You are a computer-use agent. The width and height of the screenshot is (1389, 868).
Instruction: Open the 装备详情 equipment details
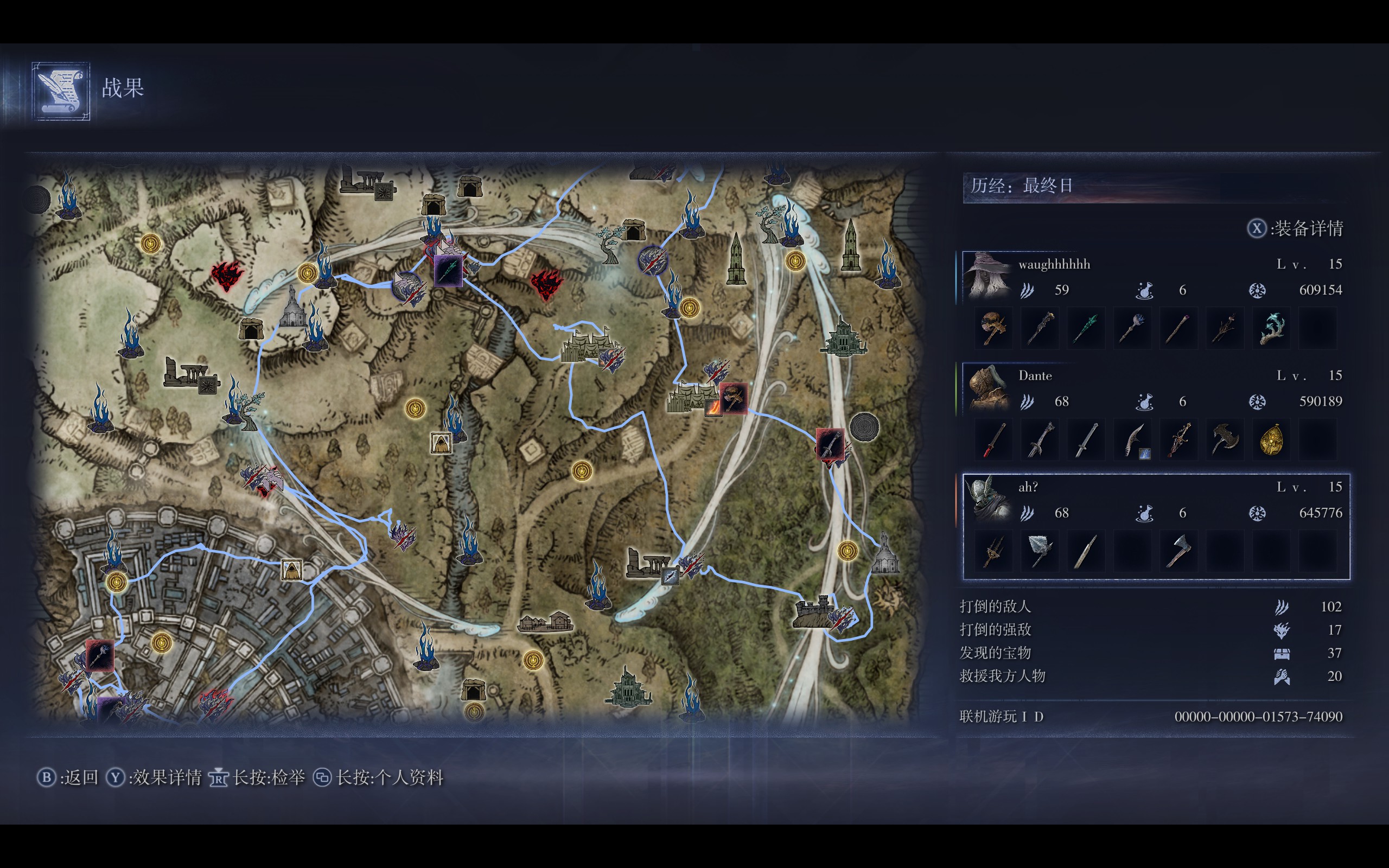pos(1296,228)
